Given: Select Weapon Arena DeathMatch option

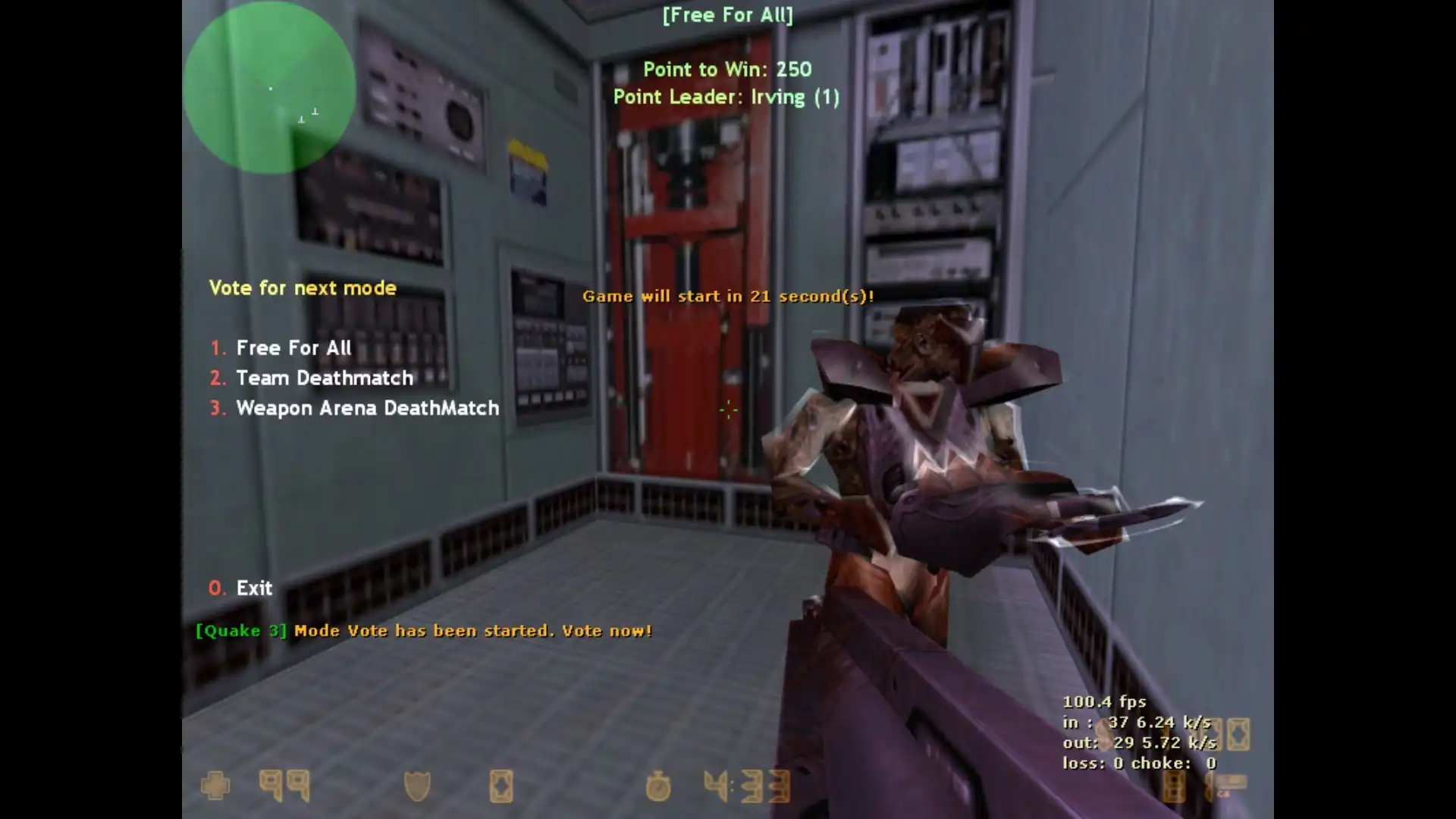Looking at the screenshot, I should click(x=367, y=408).
